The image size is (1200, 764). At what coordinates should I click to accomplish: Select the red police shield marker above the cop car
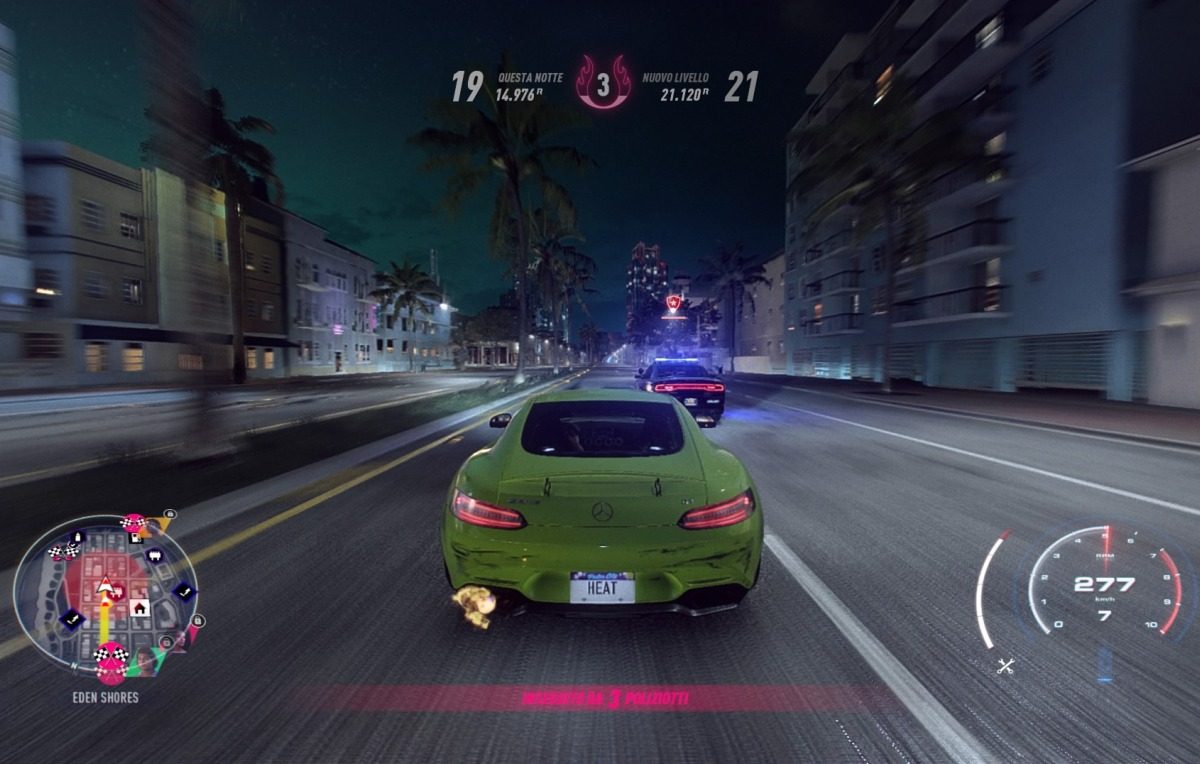pos(674,302)
